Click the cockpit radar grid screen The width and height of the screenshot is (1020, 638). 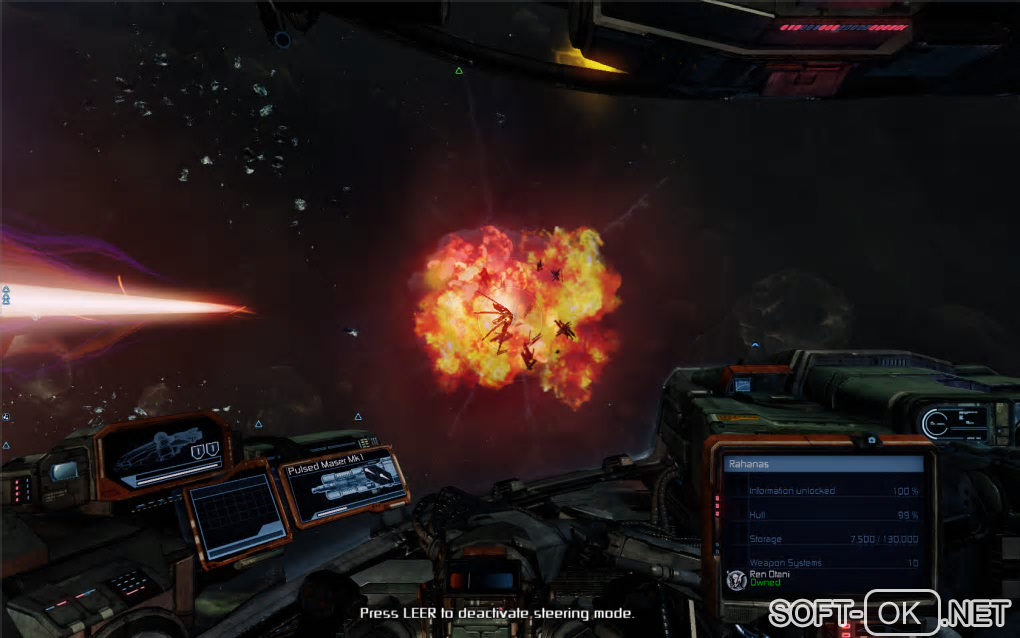point(237,513)
